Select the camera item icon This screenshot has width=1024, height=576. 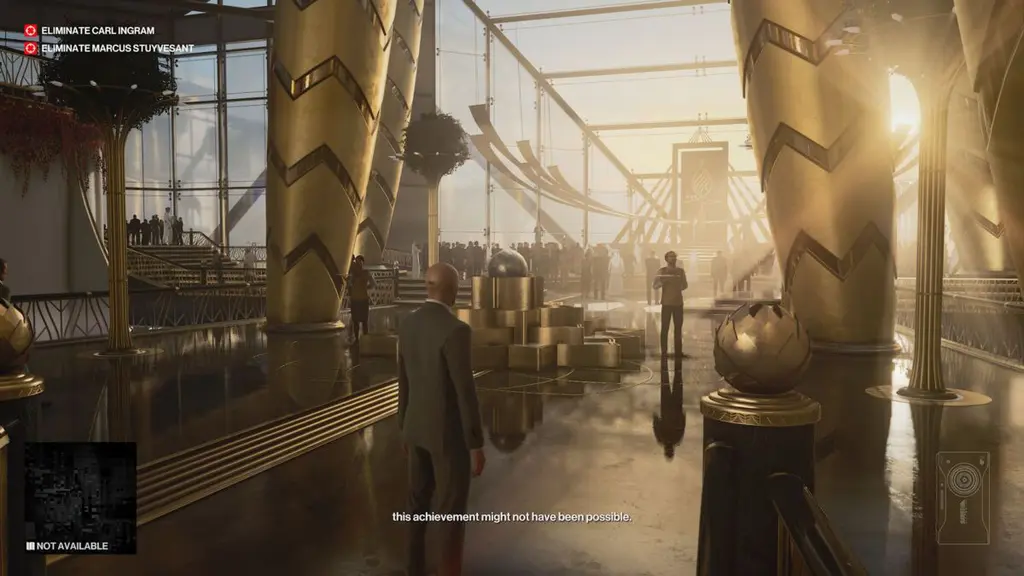coord(962,497)
